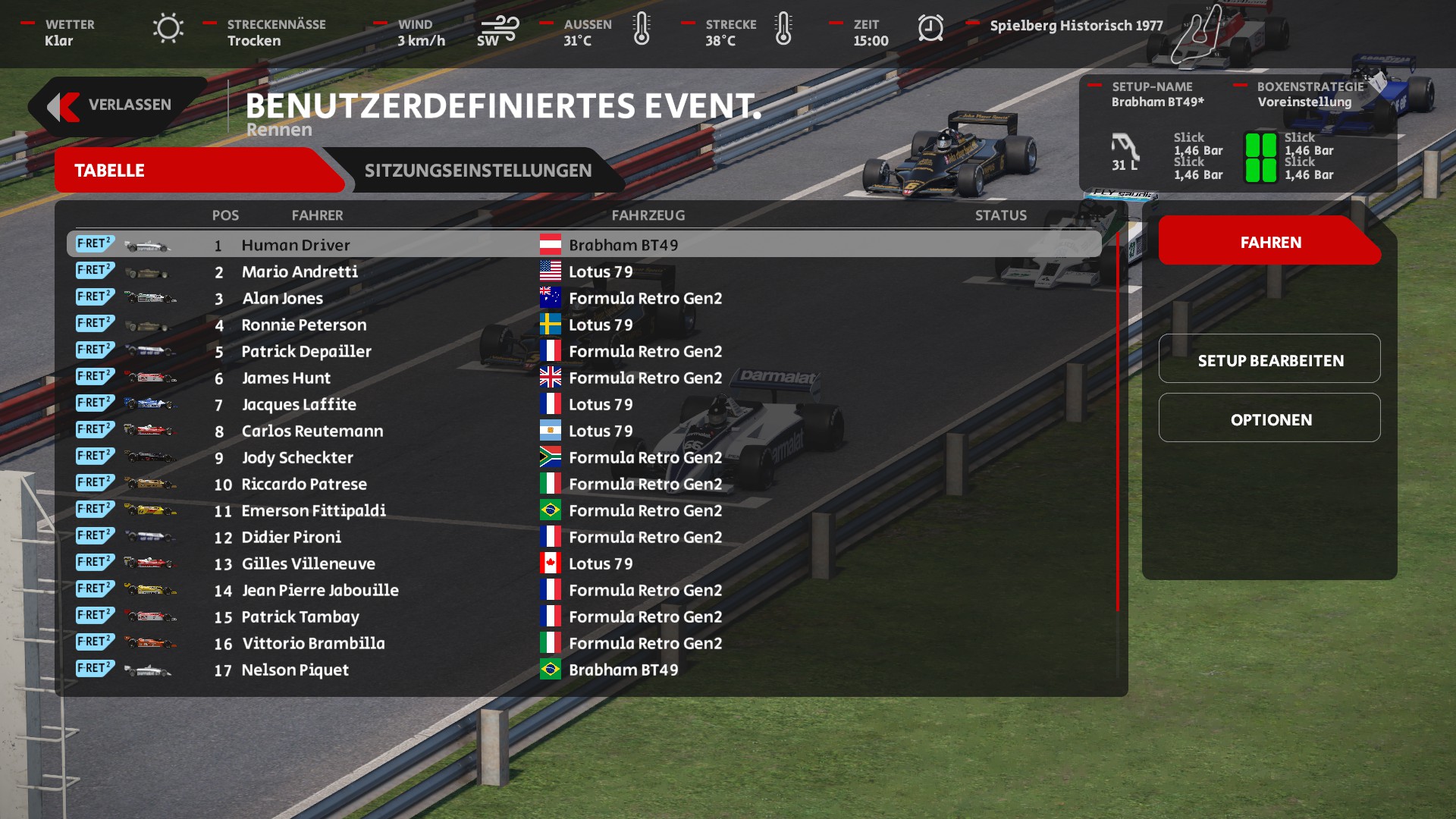
Task: Choose the Carlos Reutemann row
Action: tap(312, 431)
